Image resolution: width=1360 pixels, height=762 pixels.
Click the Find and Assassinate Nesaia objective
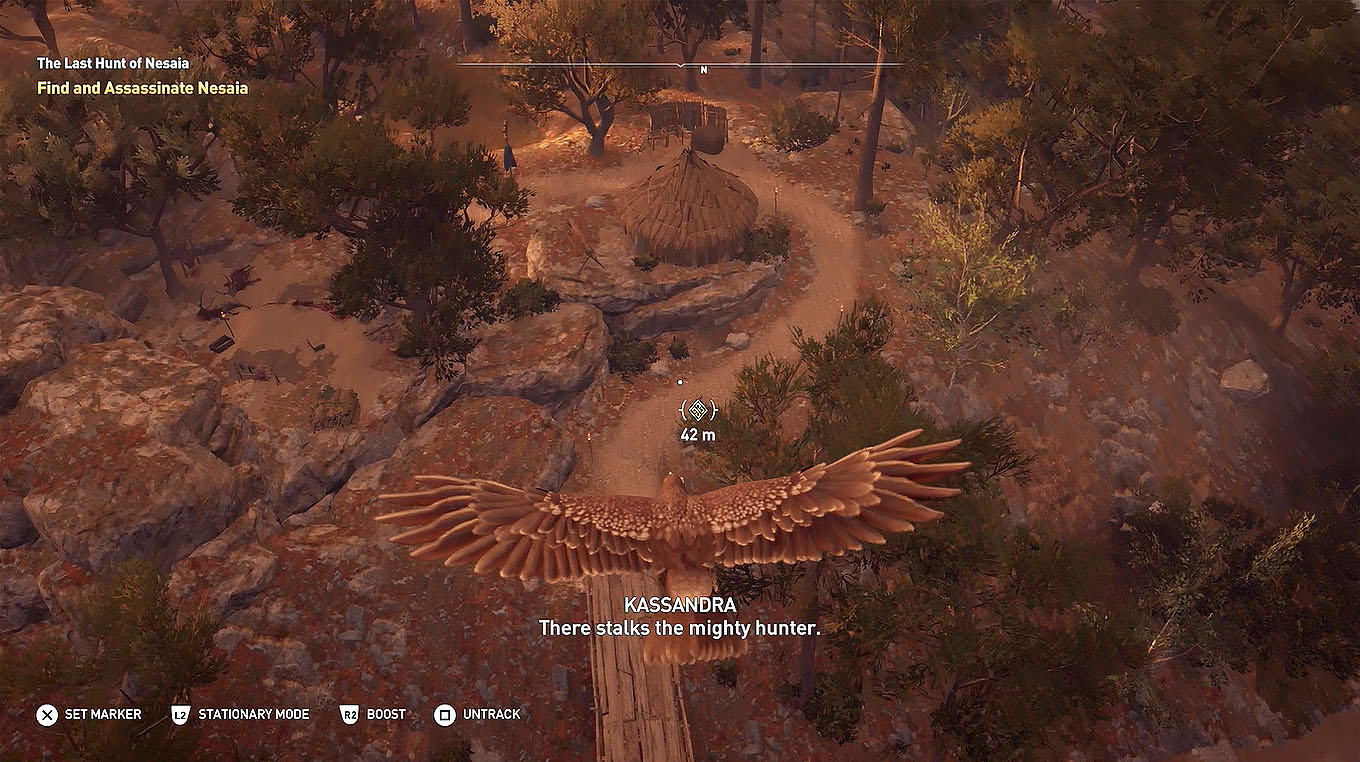pos(142,87)
